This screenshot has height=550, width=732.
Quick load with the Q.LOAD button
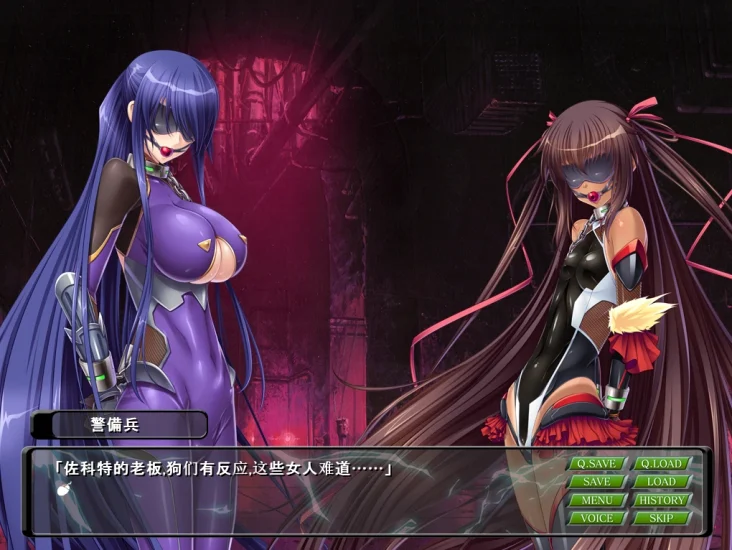click(661, 463)
